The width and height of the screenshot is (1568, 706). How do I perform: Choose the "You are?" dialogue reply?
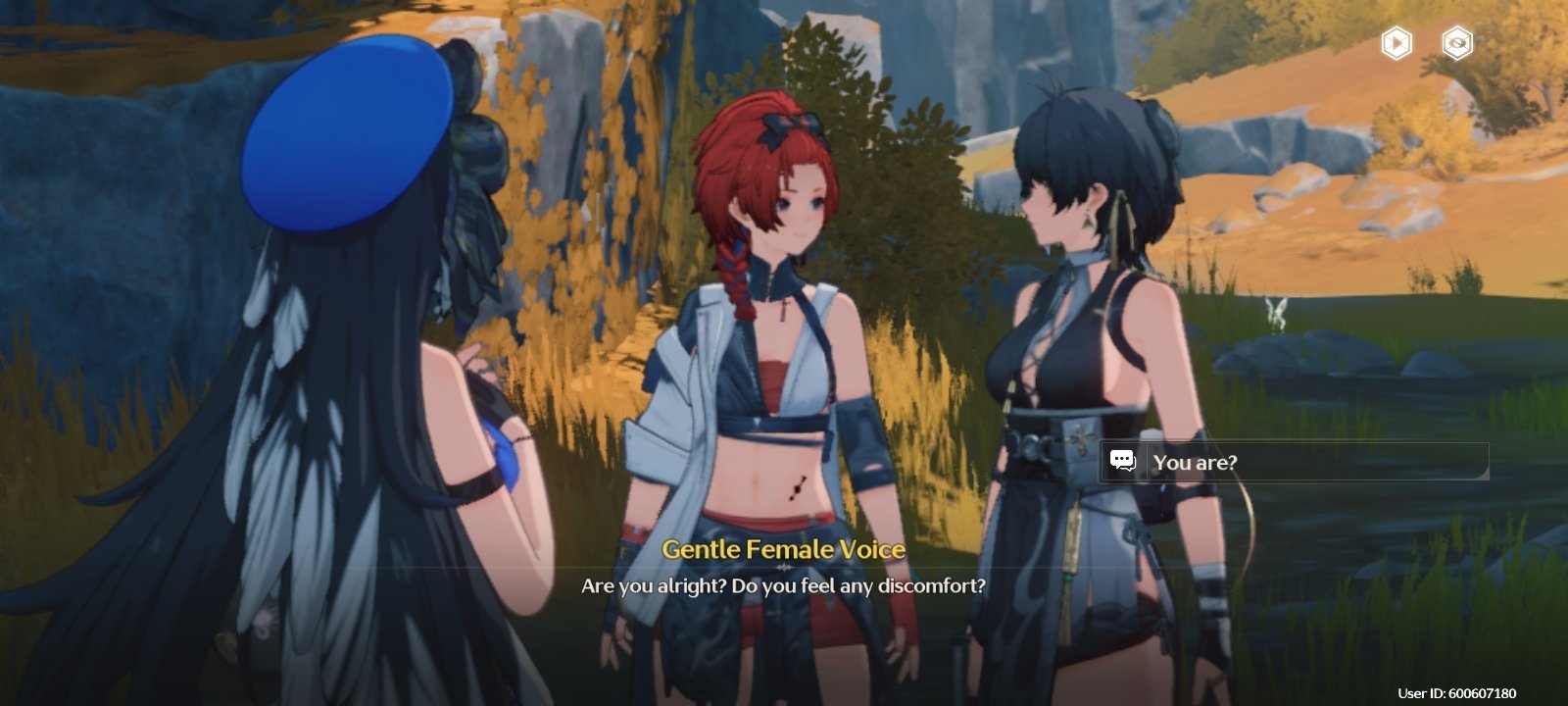tap(1294, 462)
